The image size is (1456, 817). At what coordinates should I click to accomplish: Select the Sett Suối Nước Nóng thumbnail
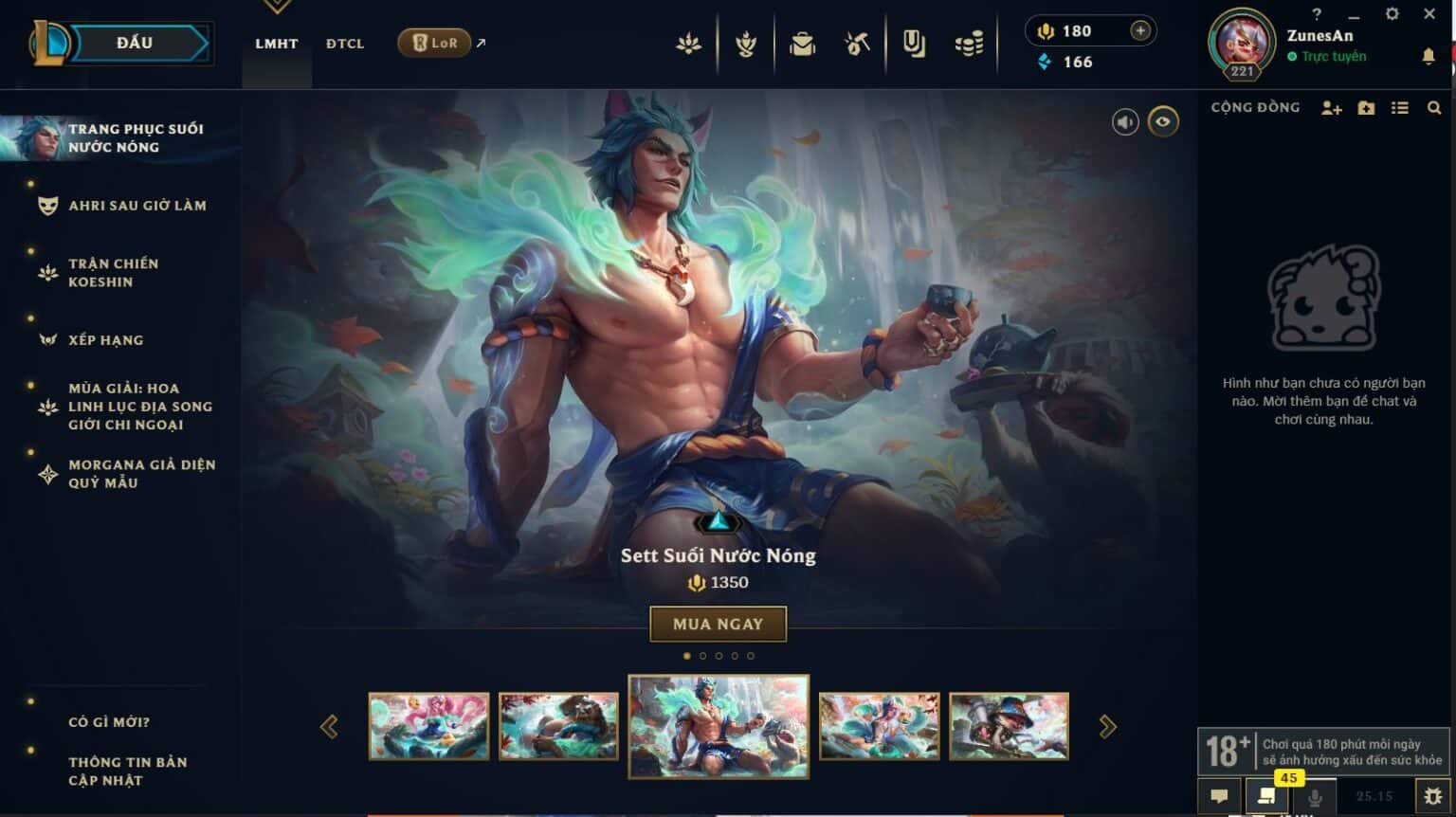[718, 725]
